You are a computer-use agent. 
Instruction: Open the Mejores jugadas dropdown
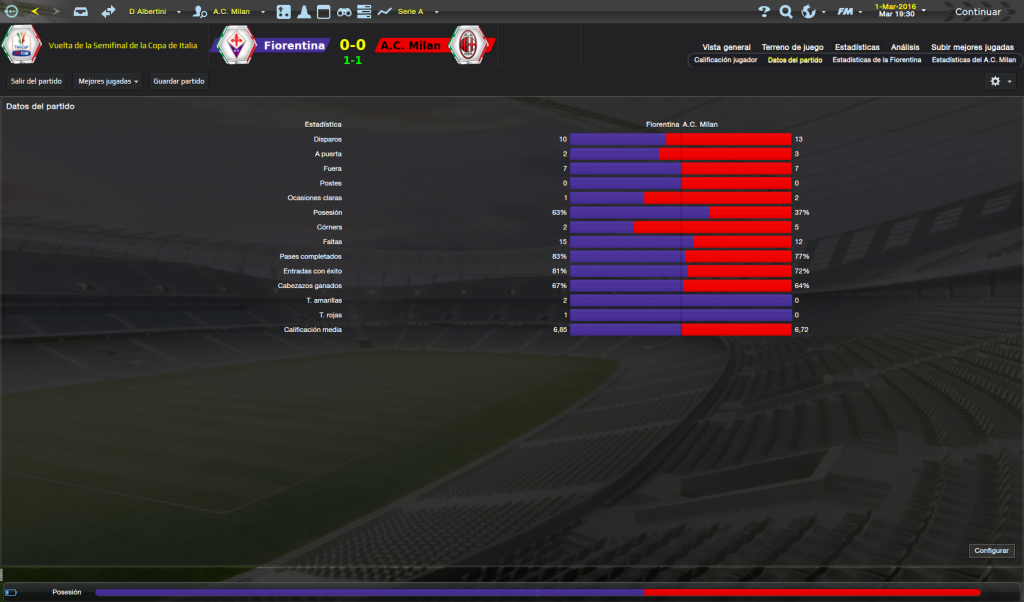[x=108, y=81]
